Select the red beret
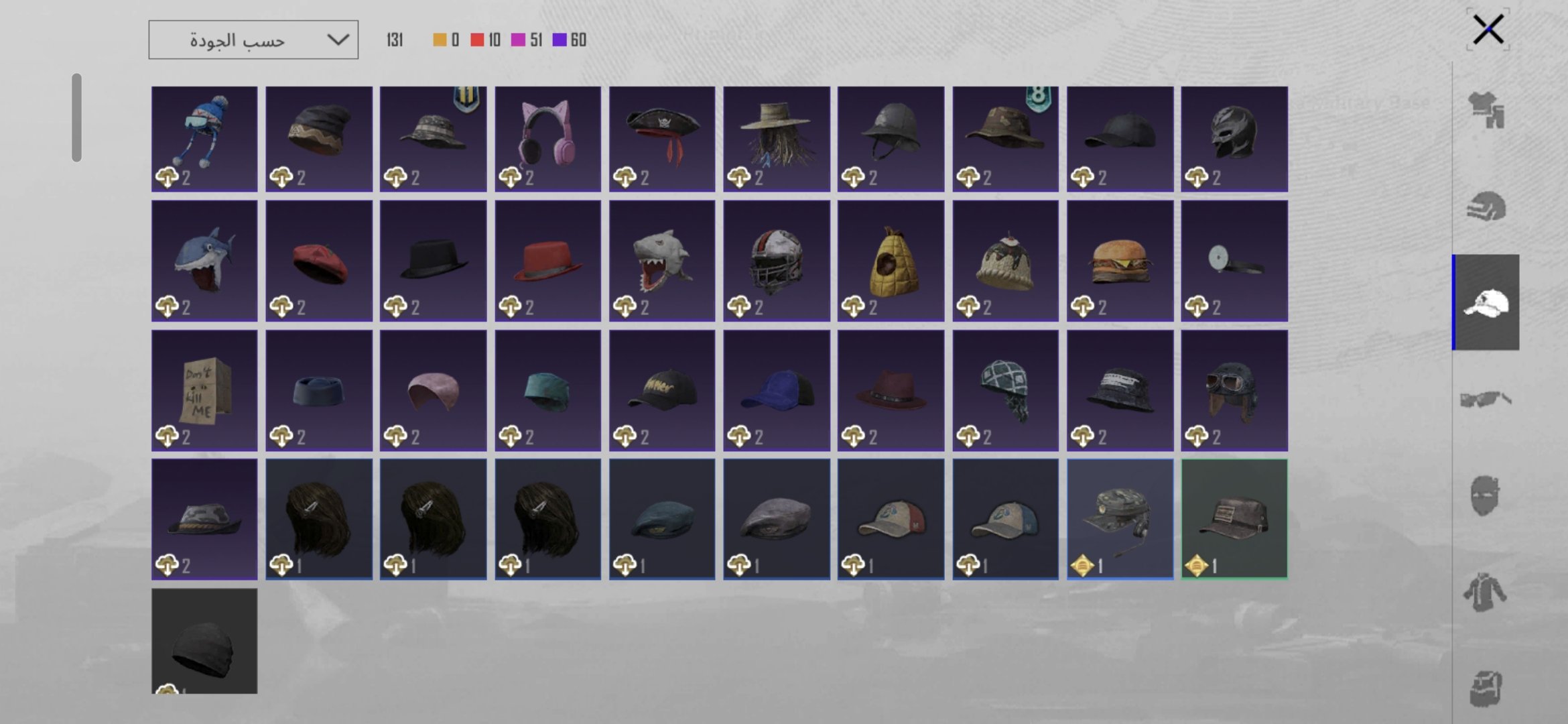Viewport: 1568px width, 724px height. click(x=319, y=260)
